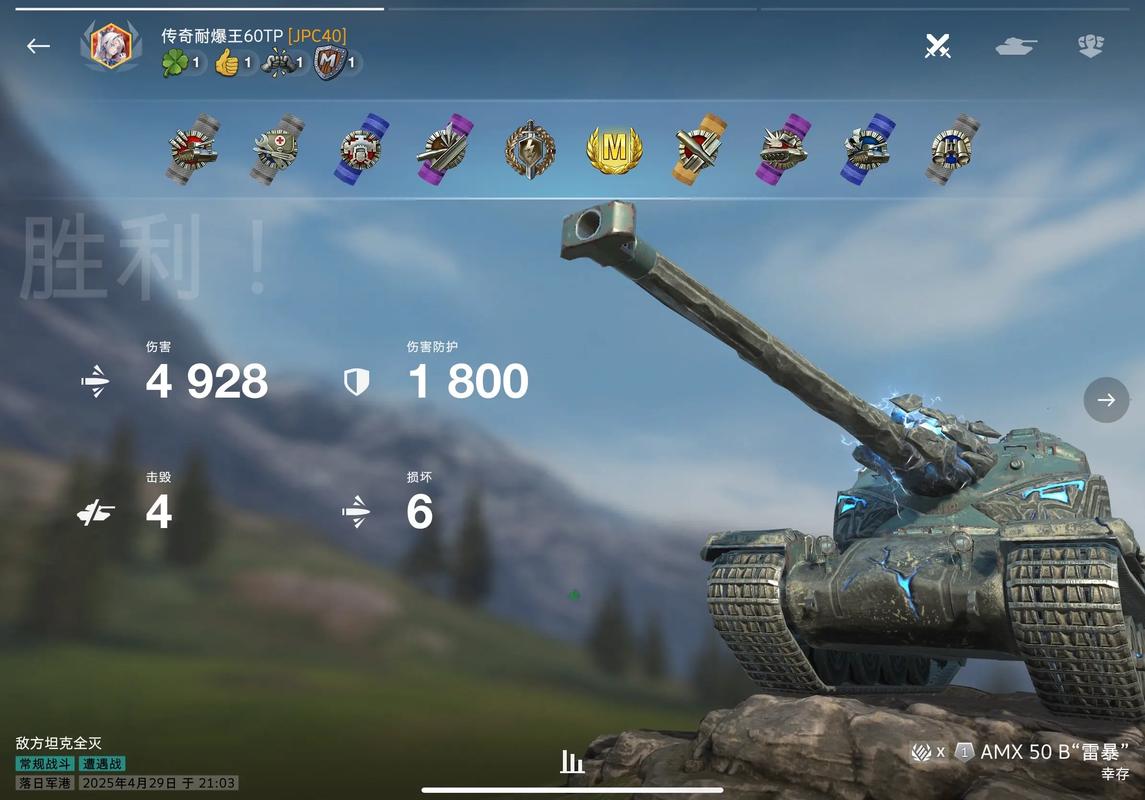Viewport: 1145px width, 800px height.
Task: Open player name 传奇耐爆王60TP
Action: click(x=222, y=36)
